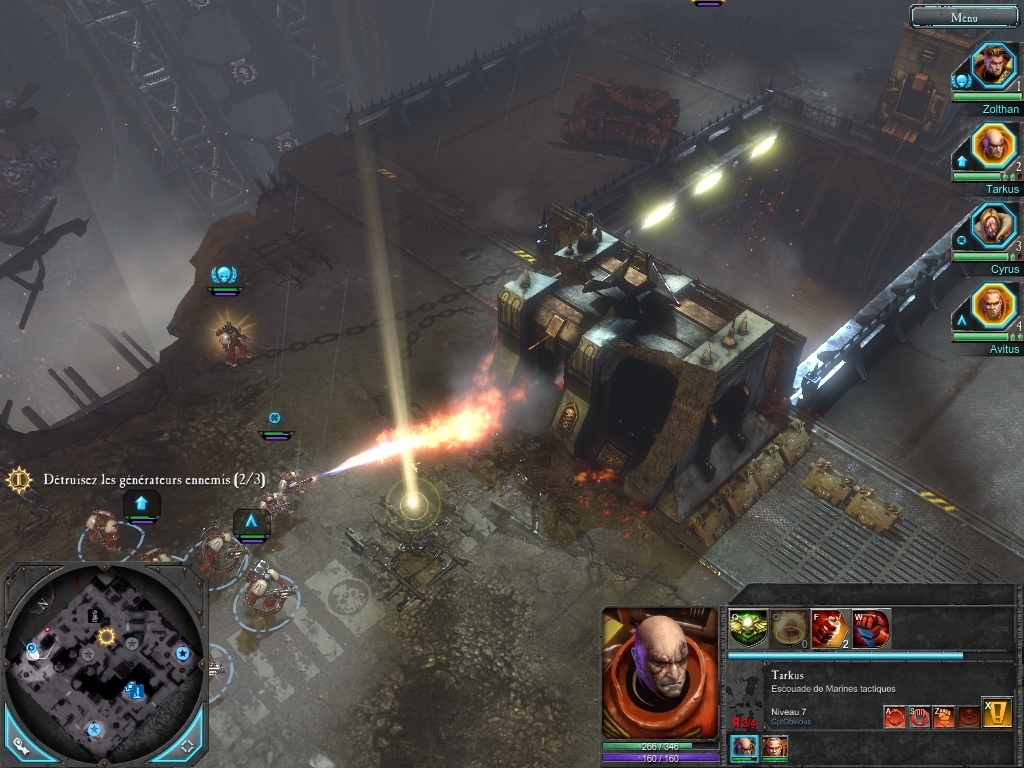1024x768 pixels.
Task: Click Tarkus's large portrait panel
Action: (660, 672)
